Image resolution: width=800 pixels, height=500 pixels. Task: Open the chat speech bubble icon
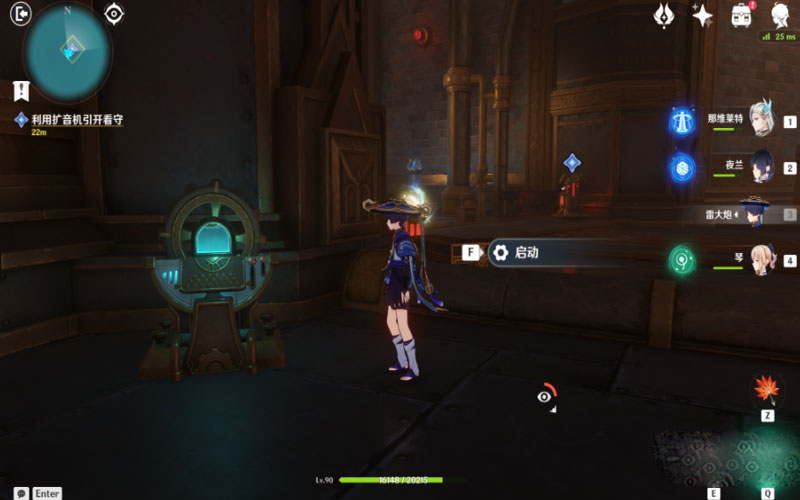click(21, 493)
